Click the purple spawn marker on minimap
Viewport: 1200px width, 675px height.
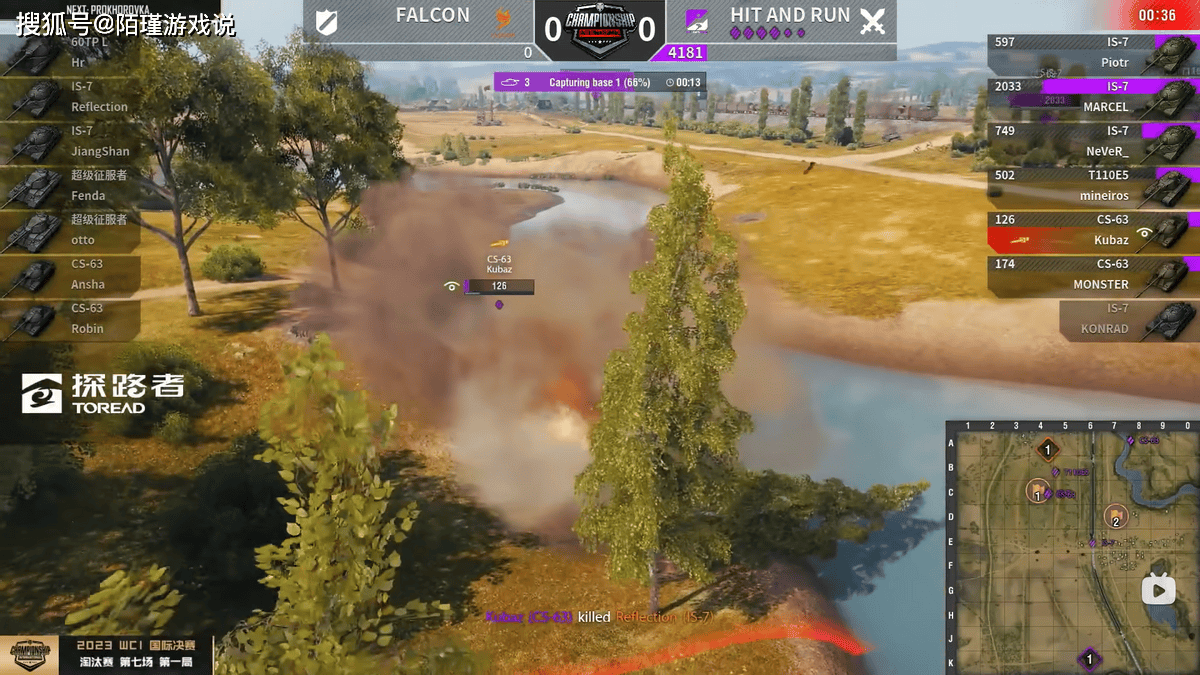click(x=1088, y=659)
